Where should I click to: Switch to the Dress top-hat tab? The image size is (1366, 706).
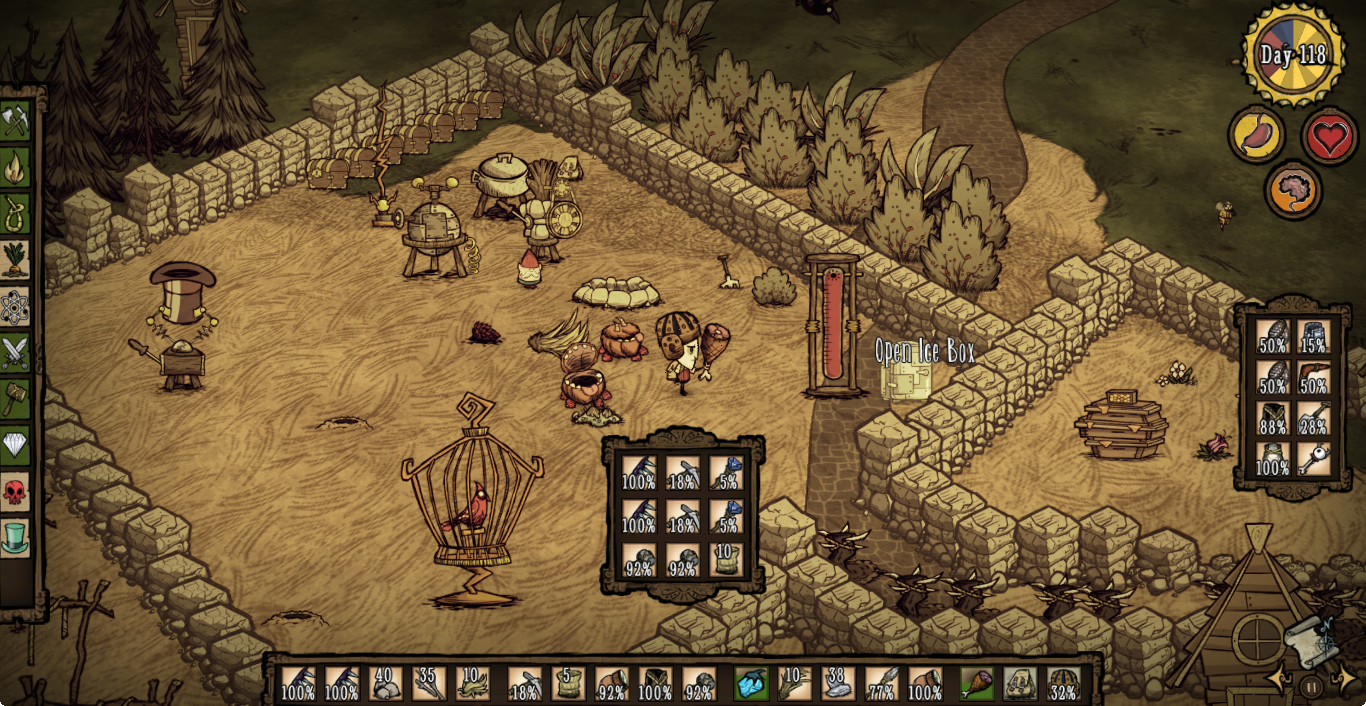pos(15,537)
